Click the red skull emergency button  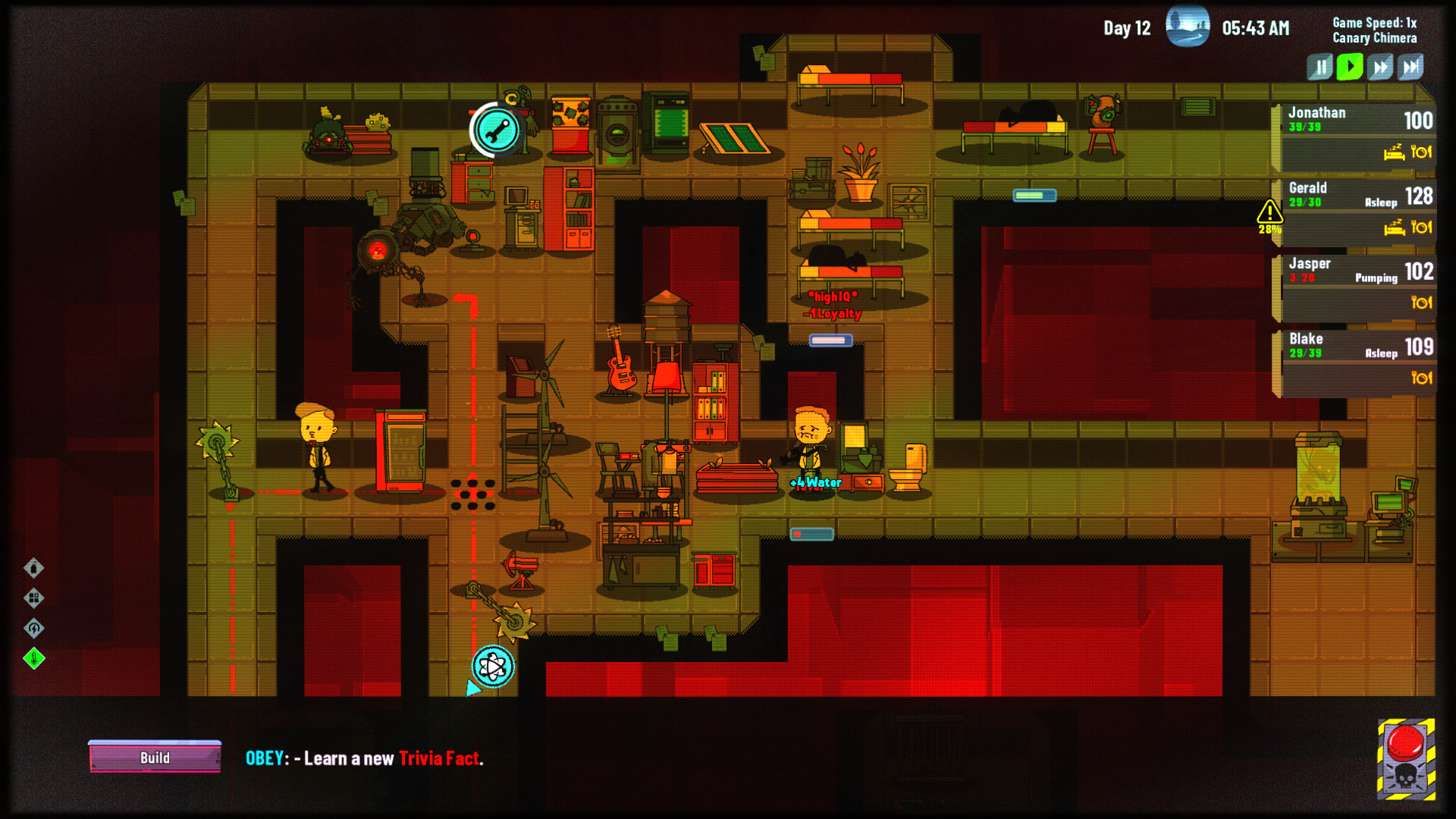[x=1406, y=758]
